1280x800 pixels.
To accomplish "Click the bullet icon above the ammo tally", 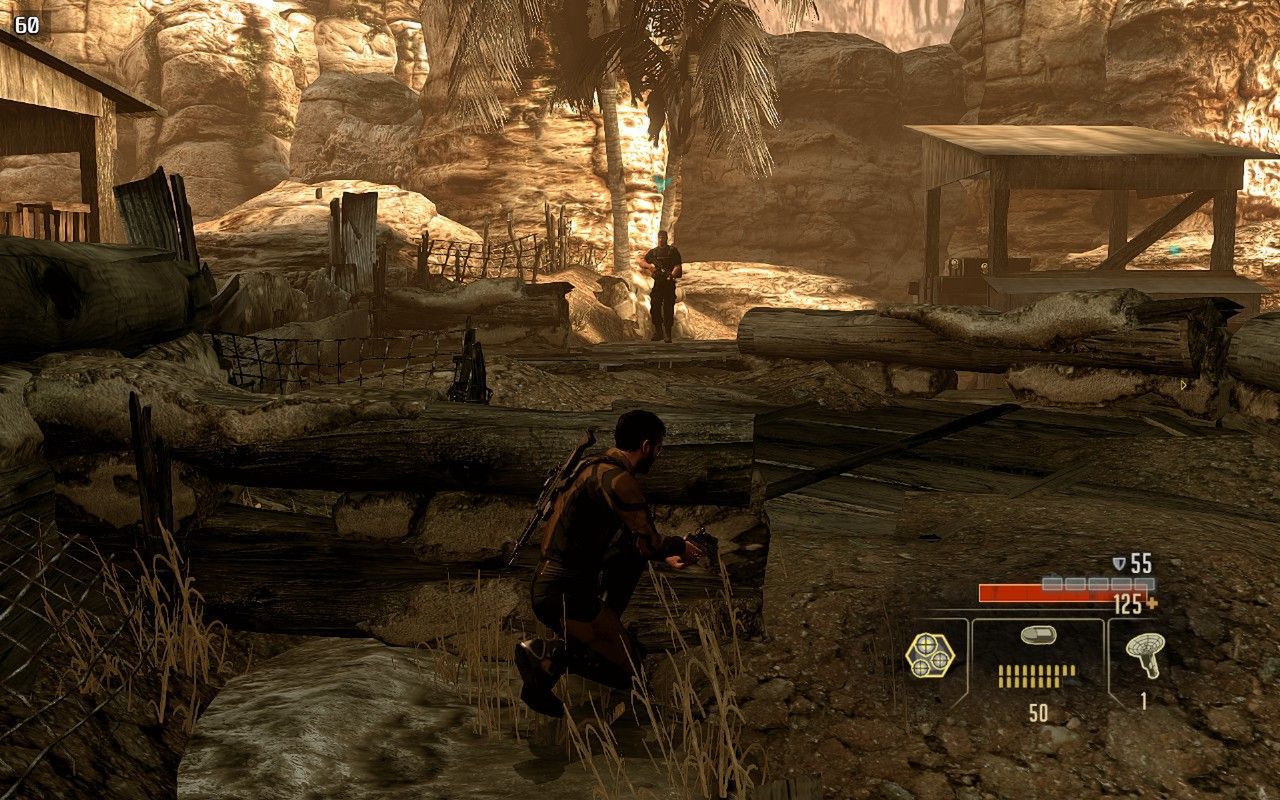I will click(1038, 636).
